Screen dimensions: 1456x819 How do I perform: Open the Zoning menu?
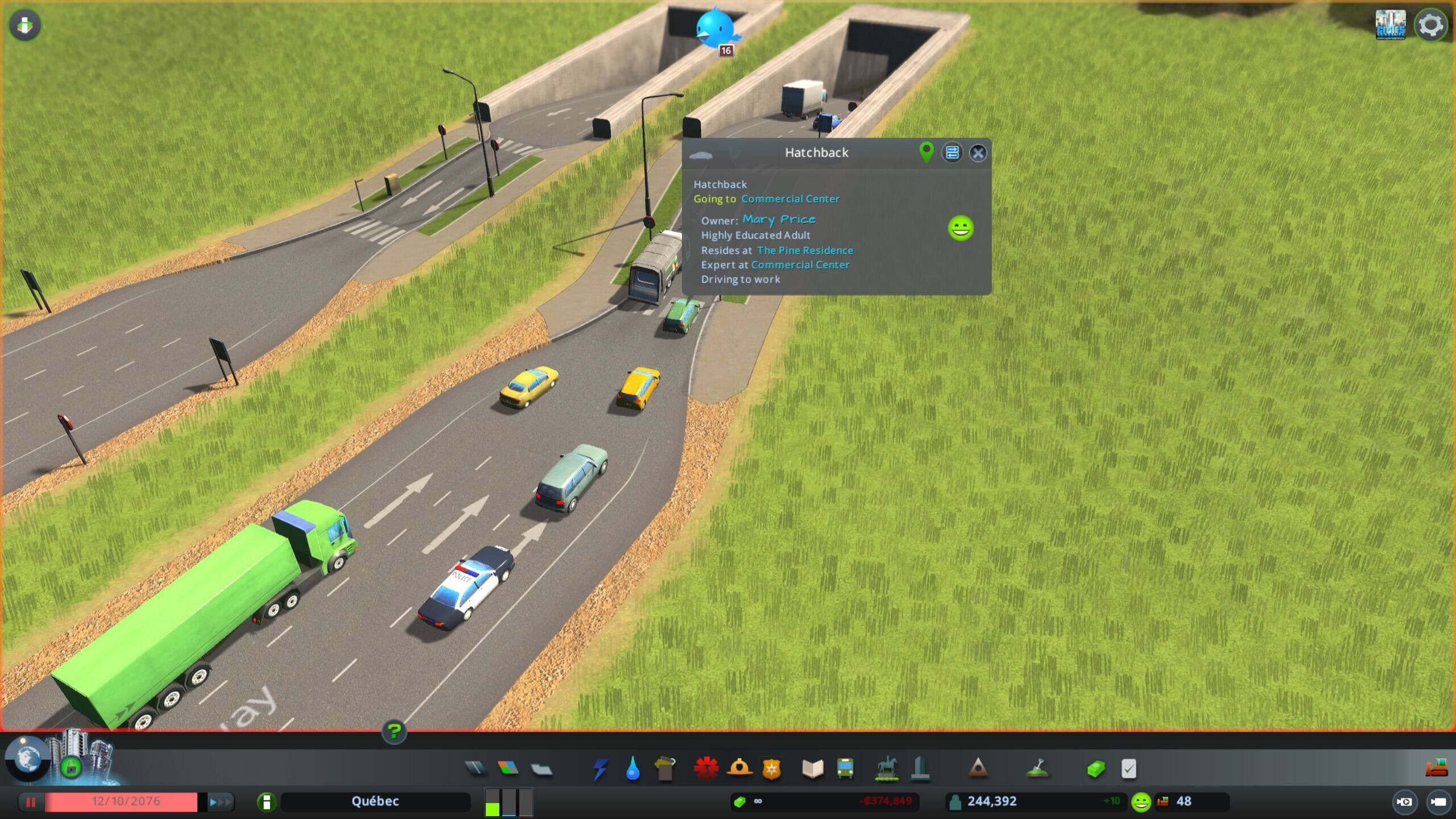click(x=509, y=769)
